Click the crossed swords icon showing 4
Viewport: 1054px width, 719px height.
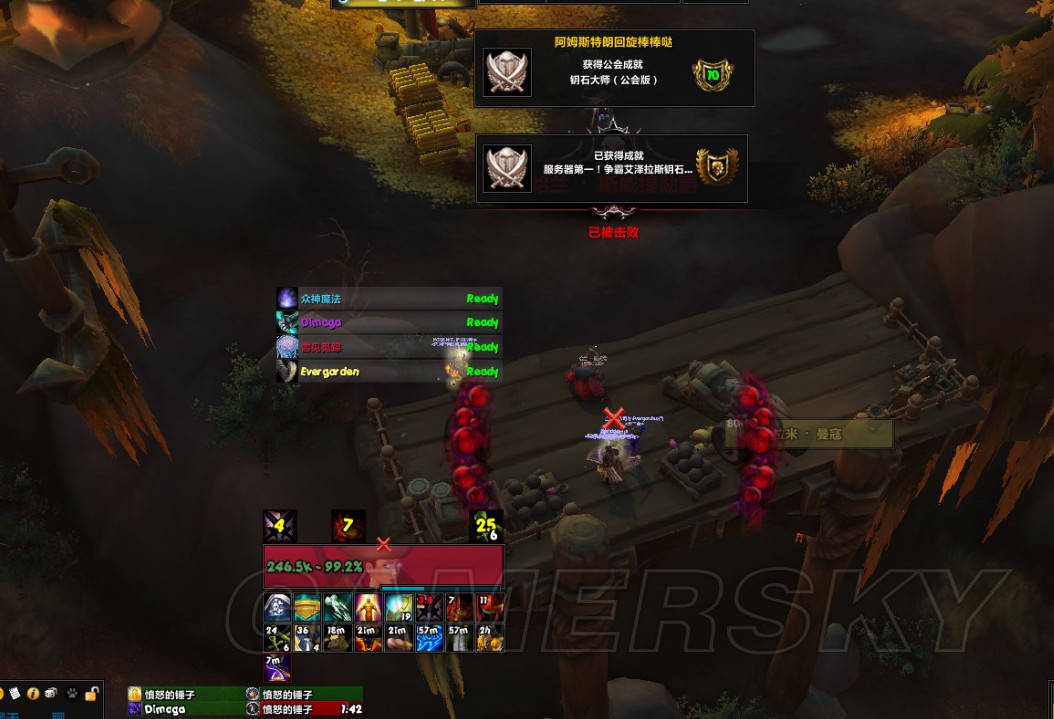click(x=279, y=526)
